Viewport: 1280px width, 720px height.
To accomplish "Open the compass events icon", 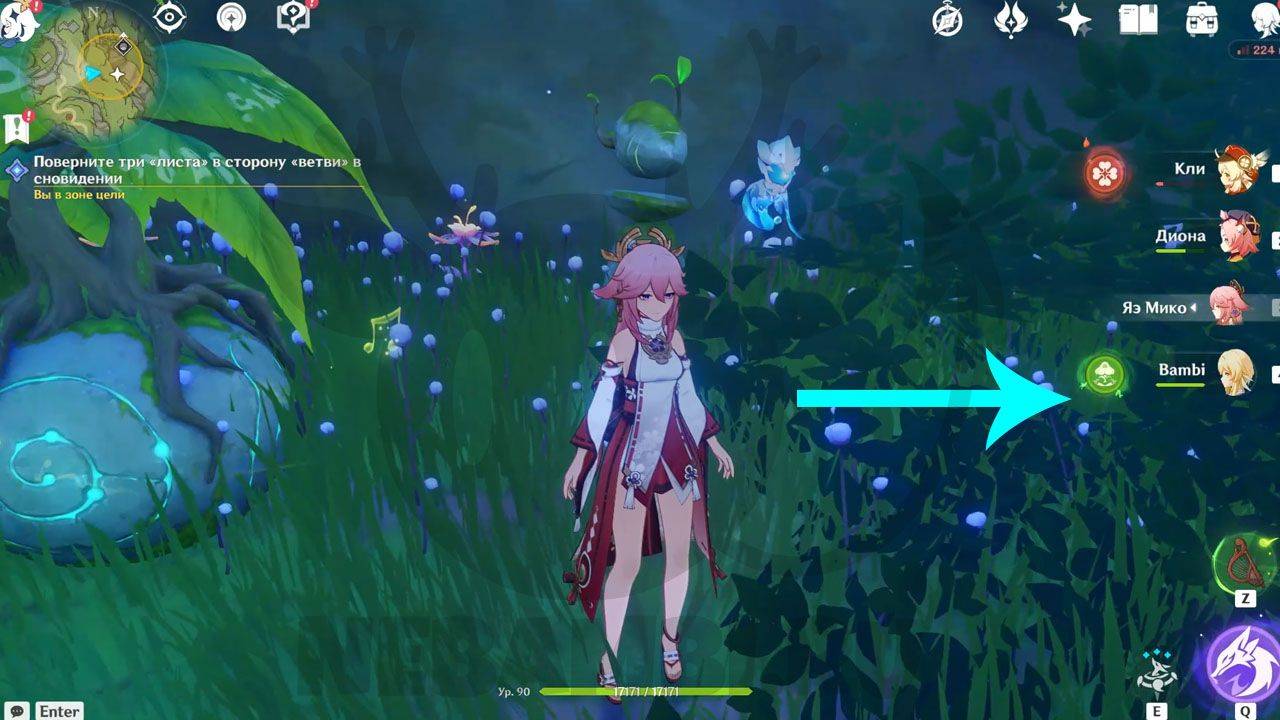I will (x=947, y=19).
